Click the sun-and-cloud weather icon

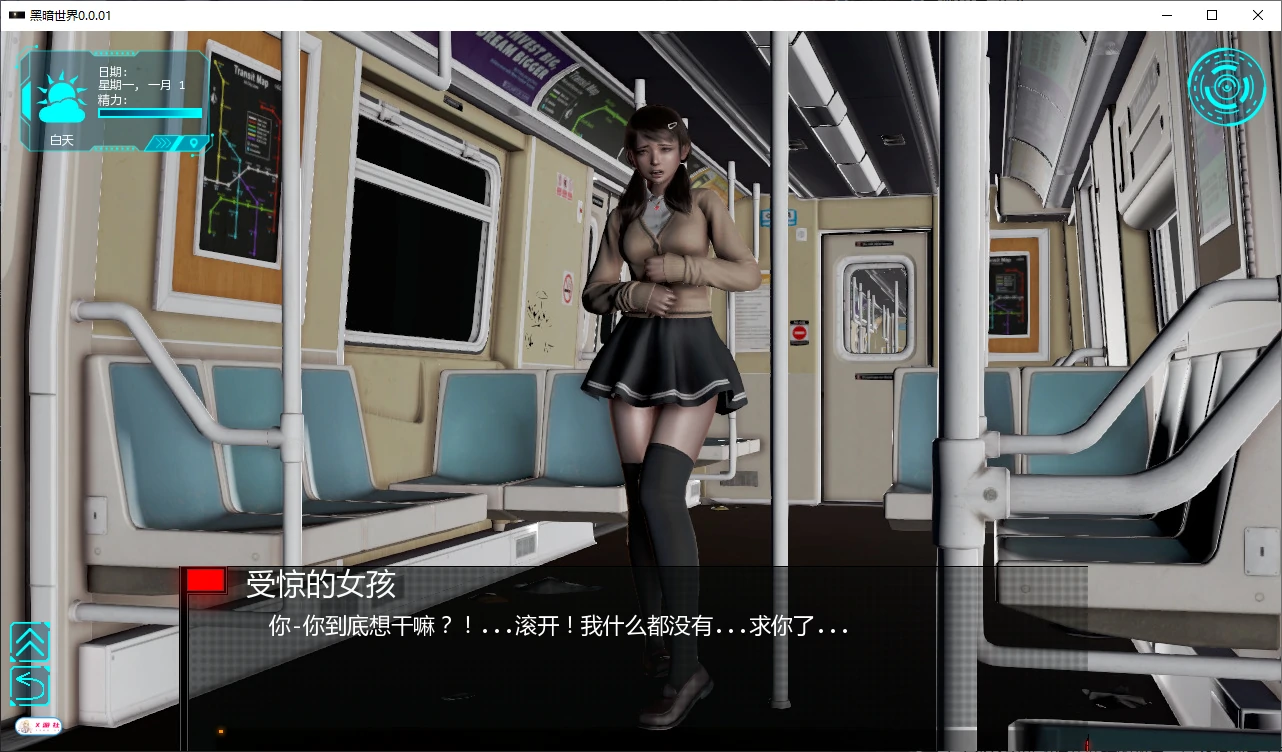pos(60,95)
